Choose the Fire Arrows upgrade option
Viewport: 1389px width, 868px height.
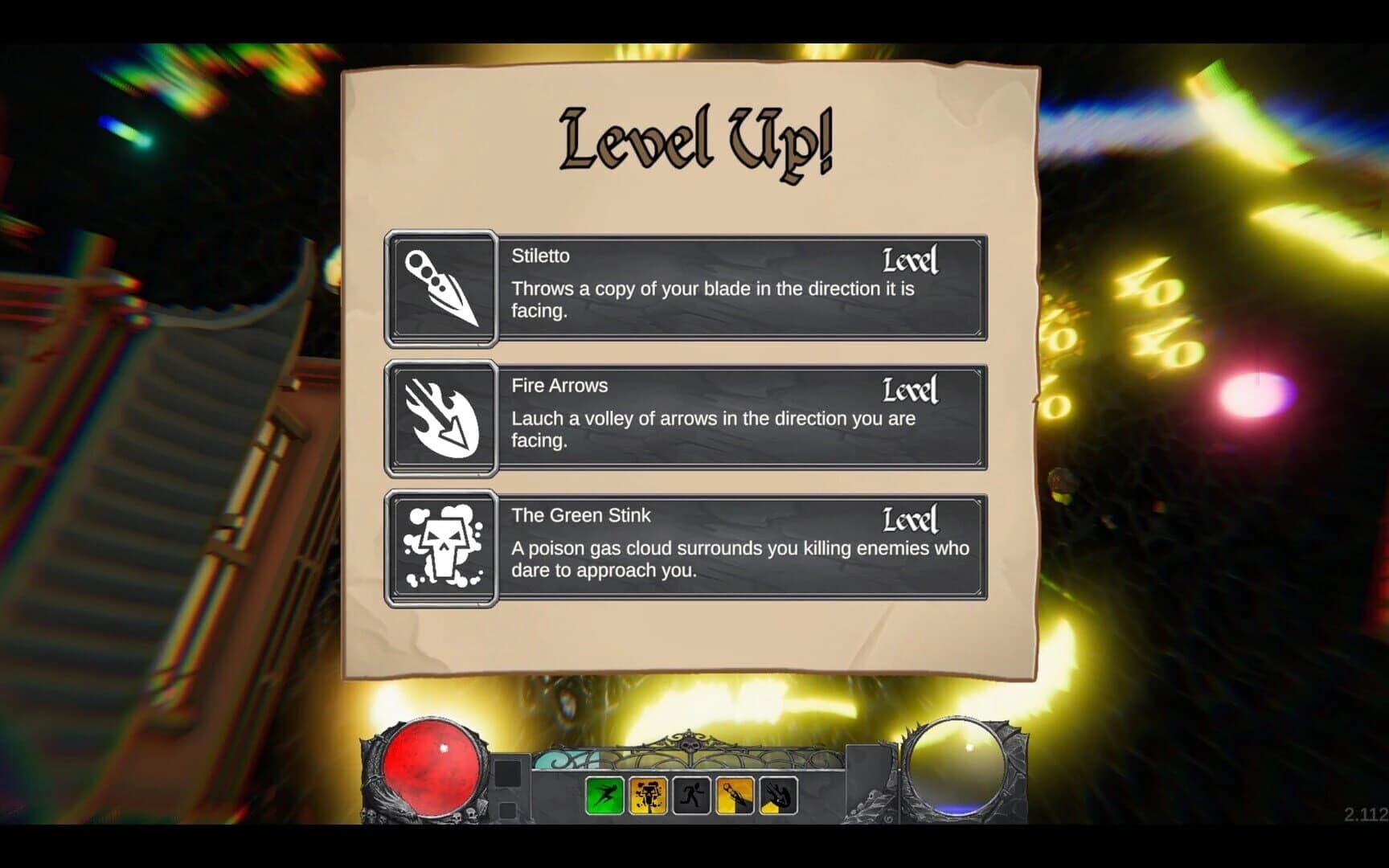coord(723,418)
